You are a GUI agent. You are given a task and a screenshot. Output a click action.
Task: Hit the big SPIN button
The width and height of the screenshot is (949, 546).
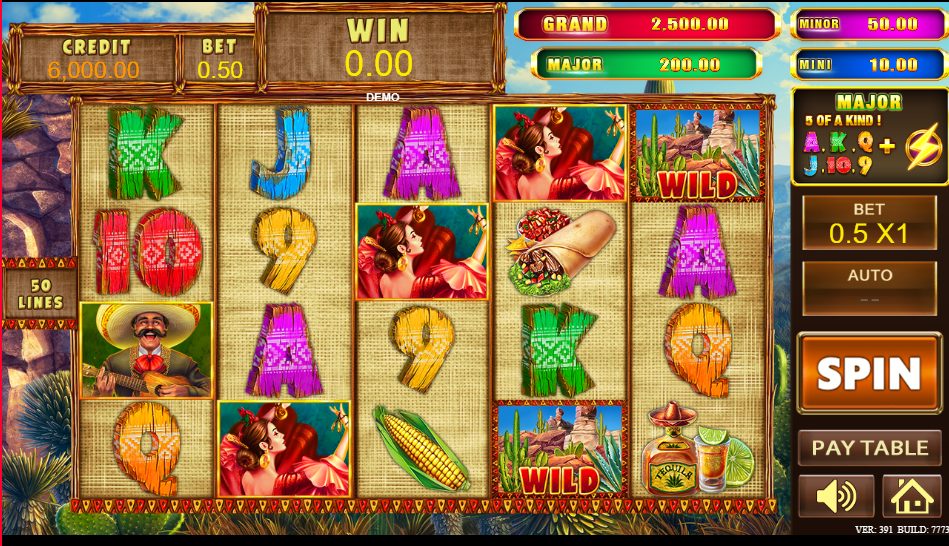click(x=868, y=374)
